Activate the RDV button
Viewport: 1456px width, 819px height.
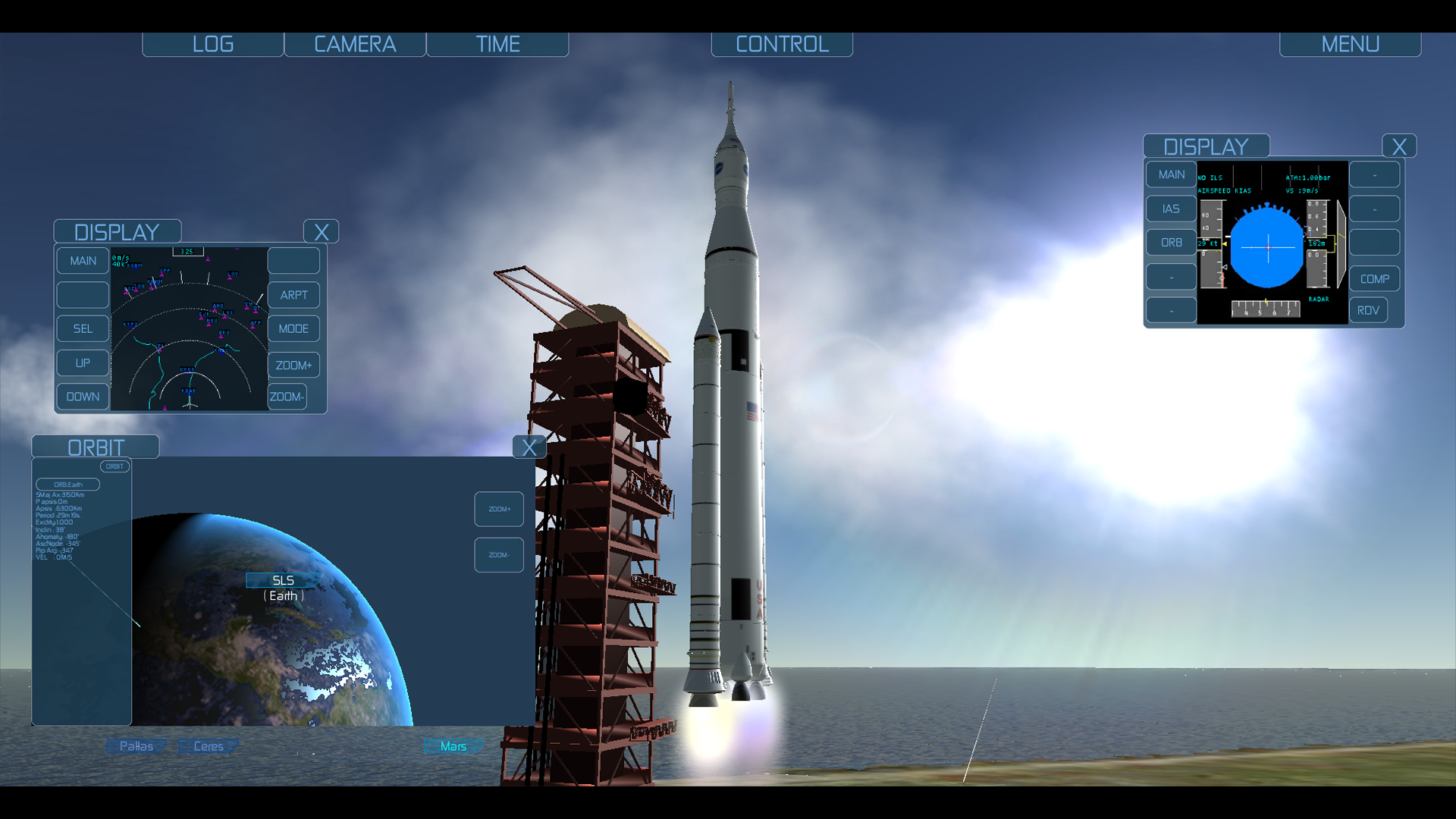tap(1368, 310)
